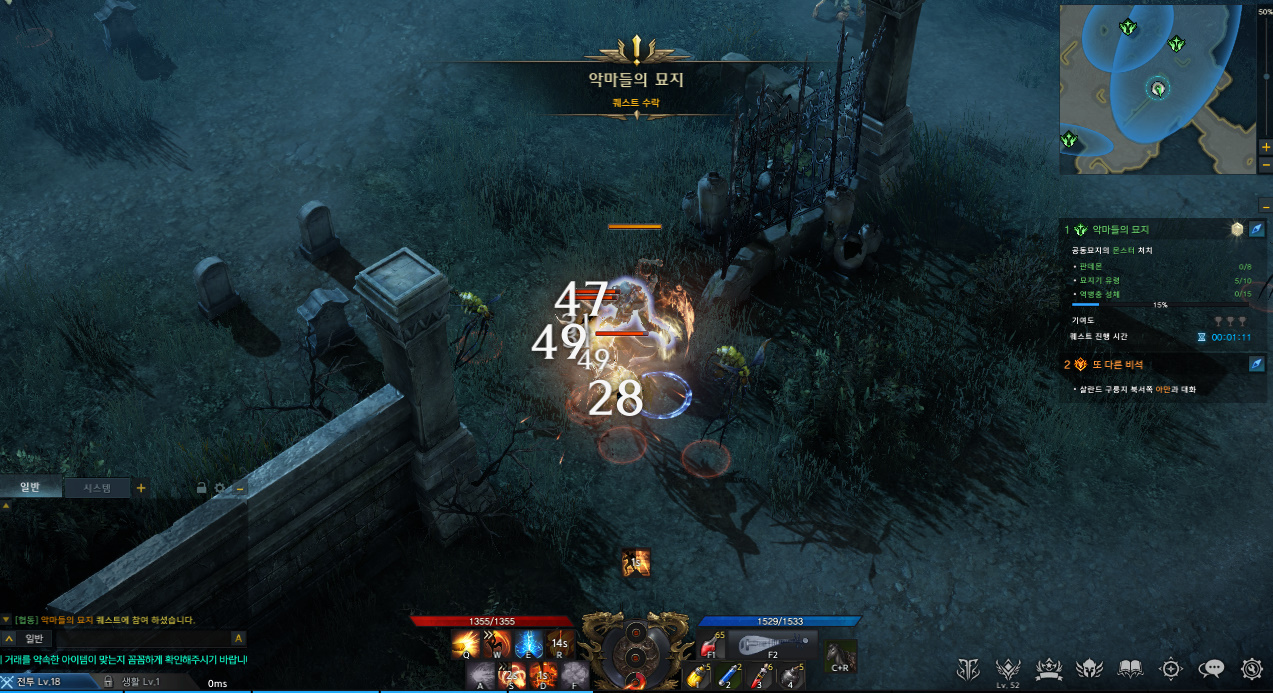
Task: Open the open-book journal menu
Action: tap(1130, 669)
